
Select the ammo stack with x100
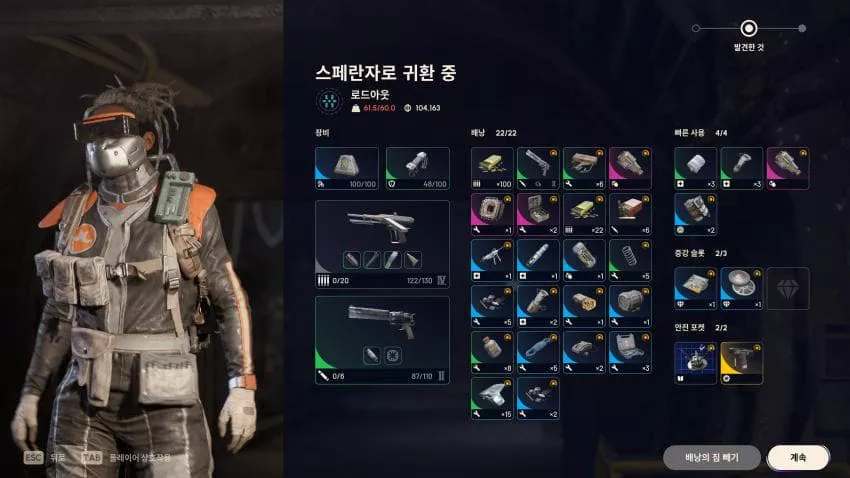coord(492,168)
